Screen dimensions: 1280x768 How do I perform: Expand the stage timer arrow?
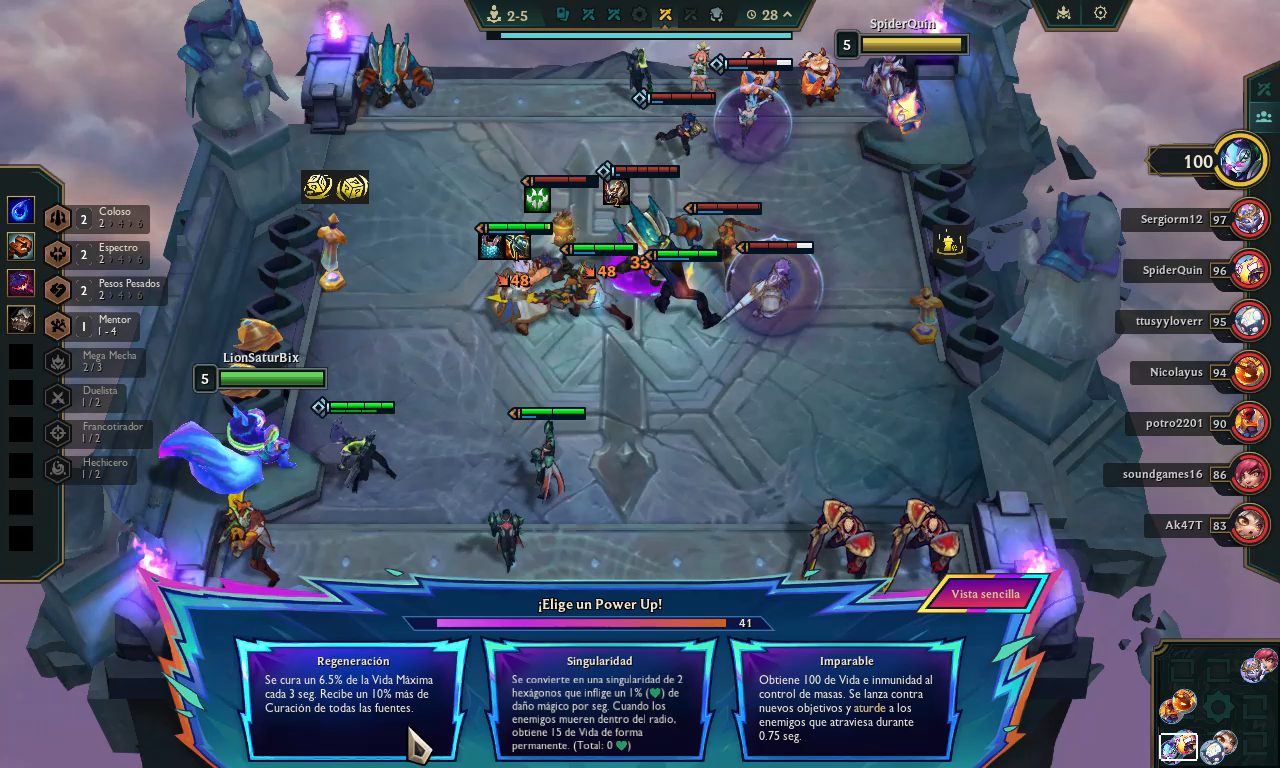click(x=788, y=14)
